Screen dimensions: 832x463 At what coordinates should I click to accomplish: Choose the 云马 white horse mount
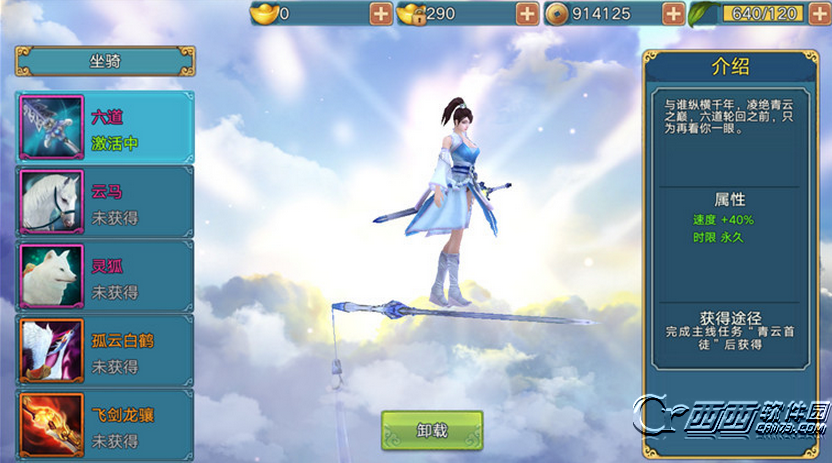pyautogui.click(x=105, y=202)
